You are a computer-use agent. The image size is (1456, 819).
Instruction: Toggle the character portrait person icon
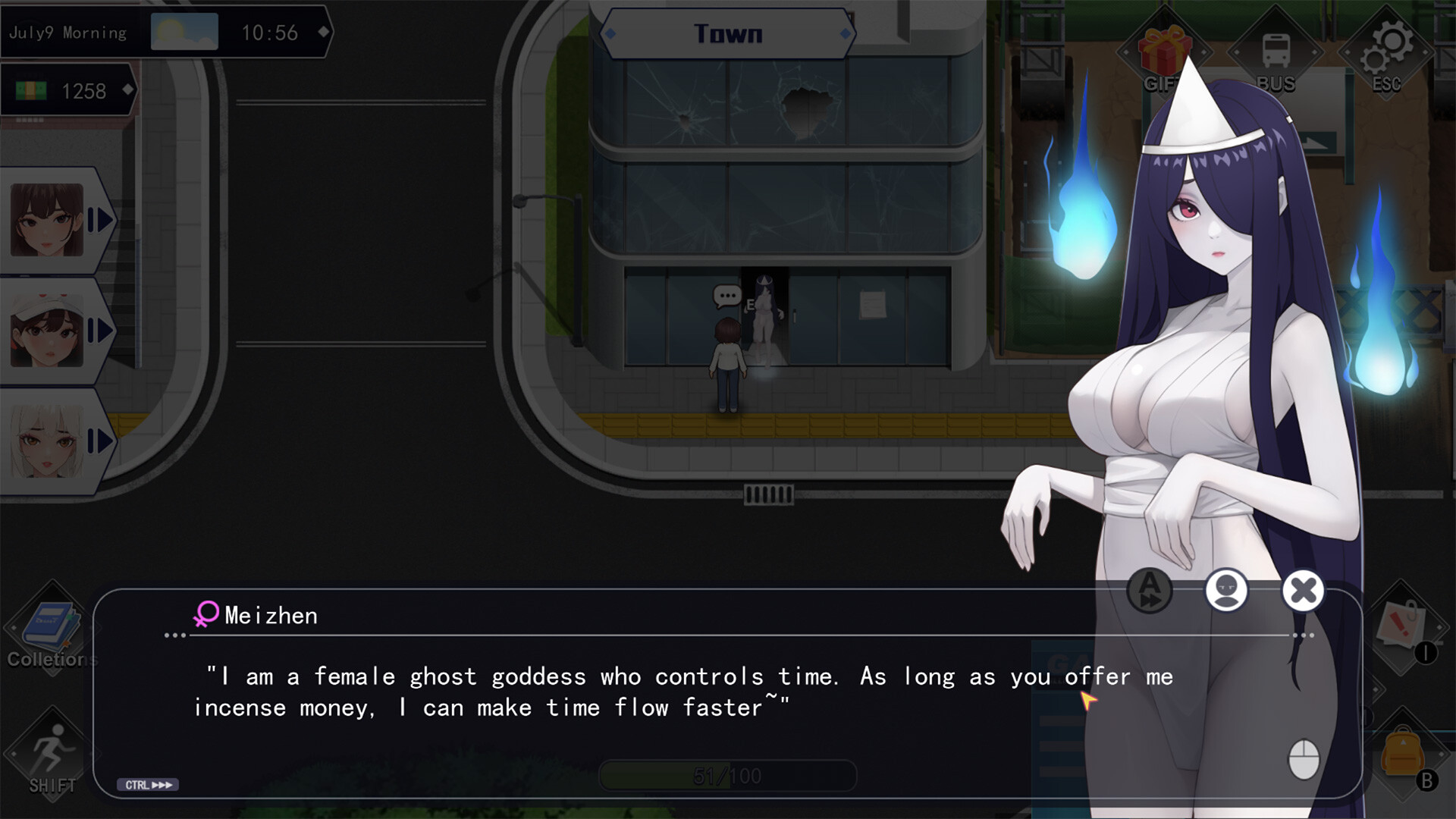(1226, 591)
